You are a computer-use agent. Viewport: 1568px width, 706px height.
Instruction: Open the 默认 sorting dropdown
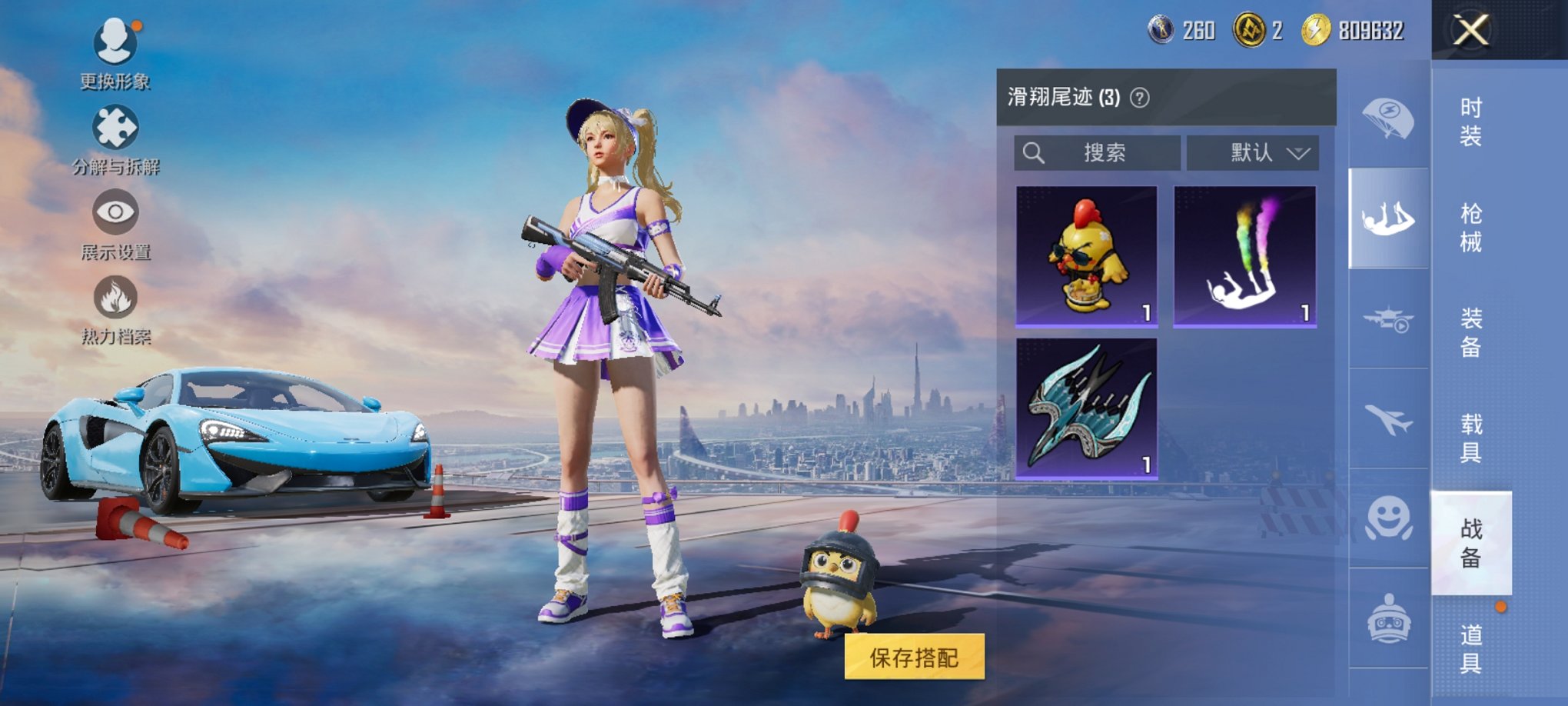(x=1251, y=152)
